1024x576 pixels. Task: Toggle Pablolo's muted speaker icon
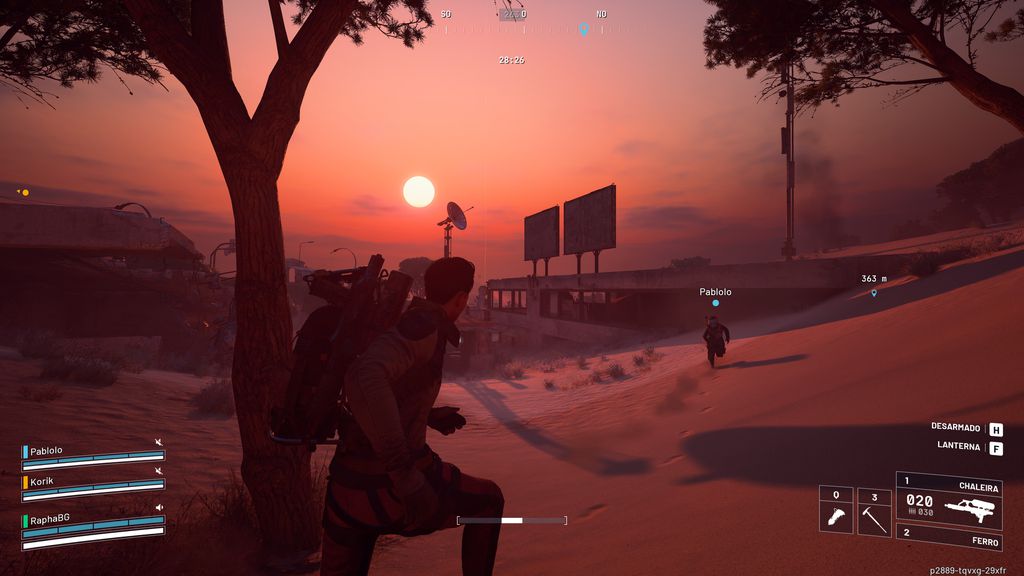[x=158, y=442]
